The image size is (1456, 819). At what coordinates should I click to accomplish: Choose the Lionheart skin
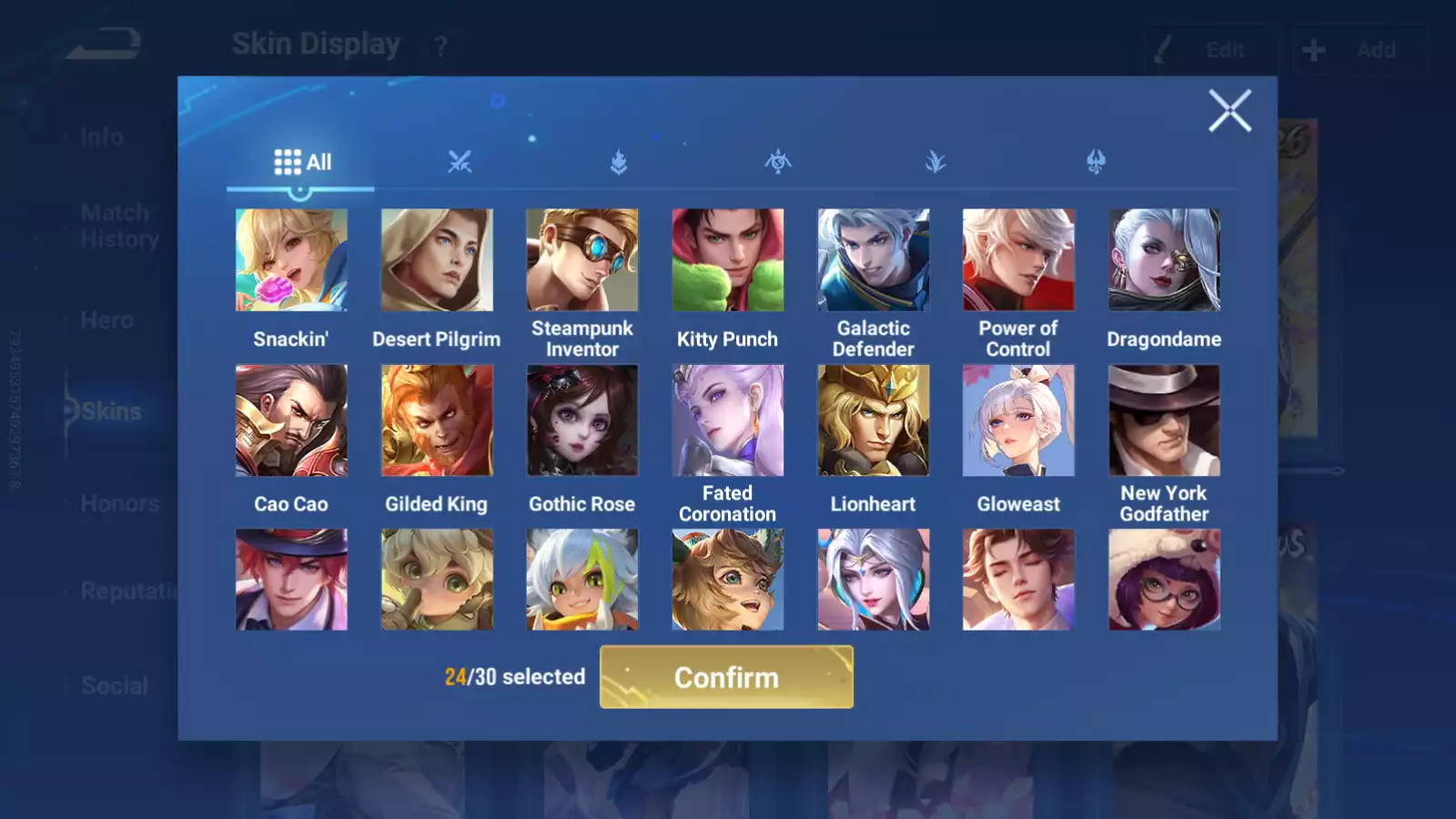tap(873, 420)
